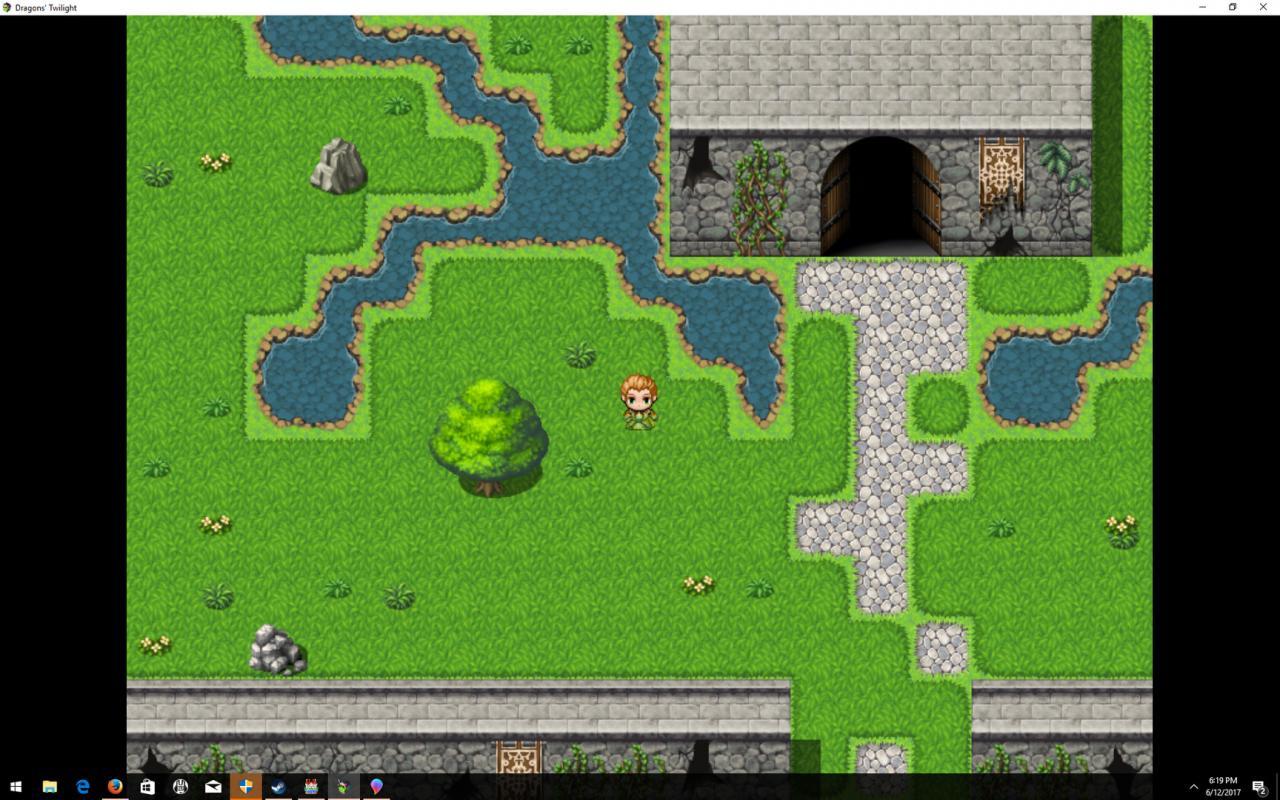Click the player character sprite
The width and height of the screenshot is (1280, 800).
pyautogui.click(x=638, y=402)
